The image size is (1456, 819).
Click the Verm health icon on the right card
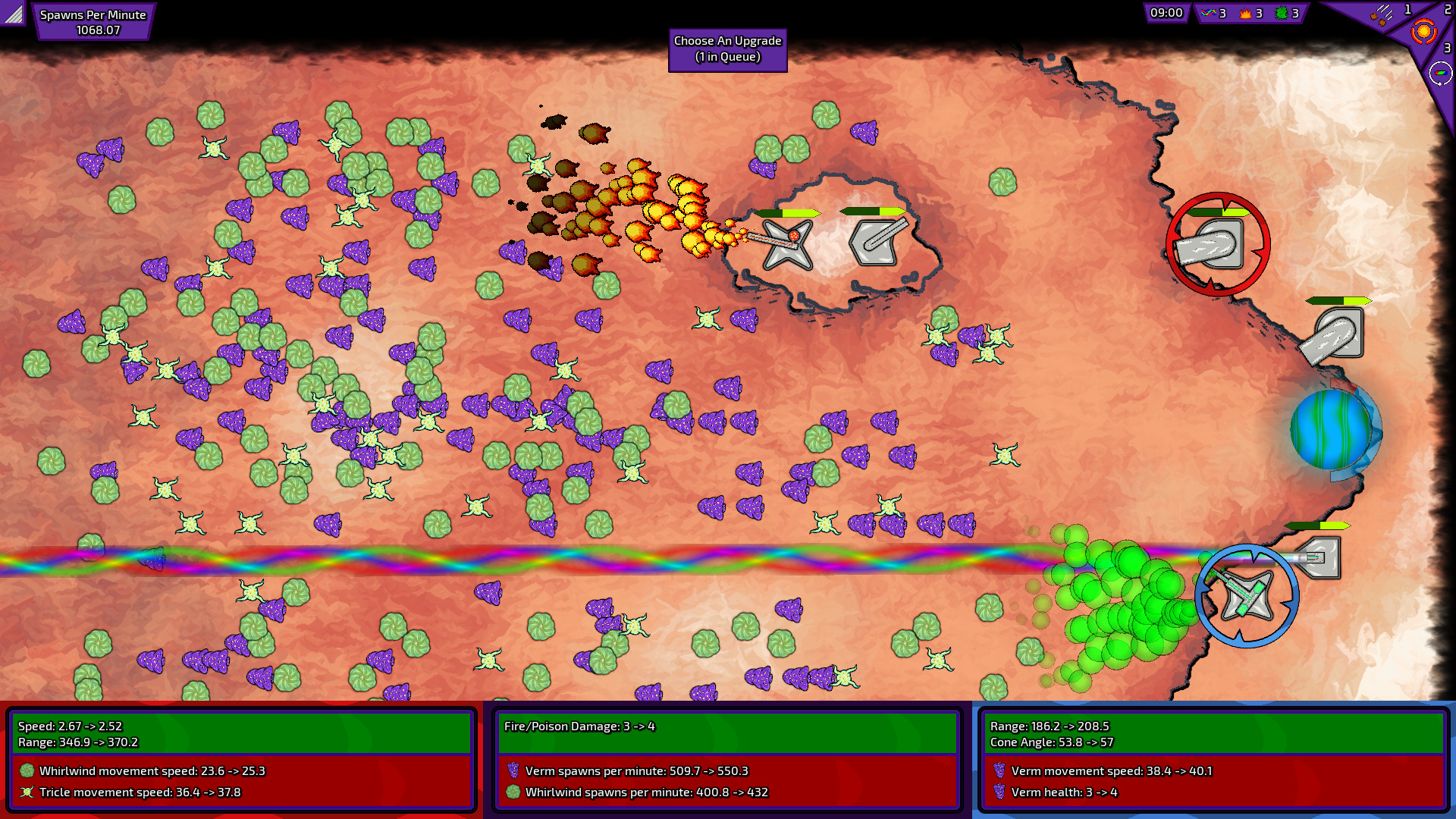coord(1001,792)
